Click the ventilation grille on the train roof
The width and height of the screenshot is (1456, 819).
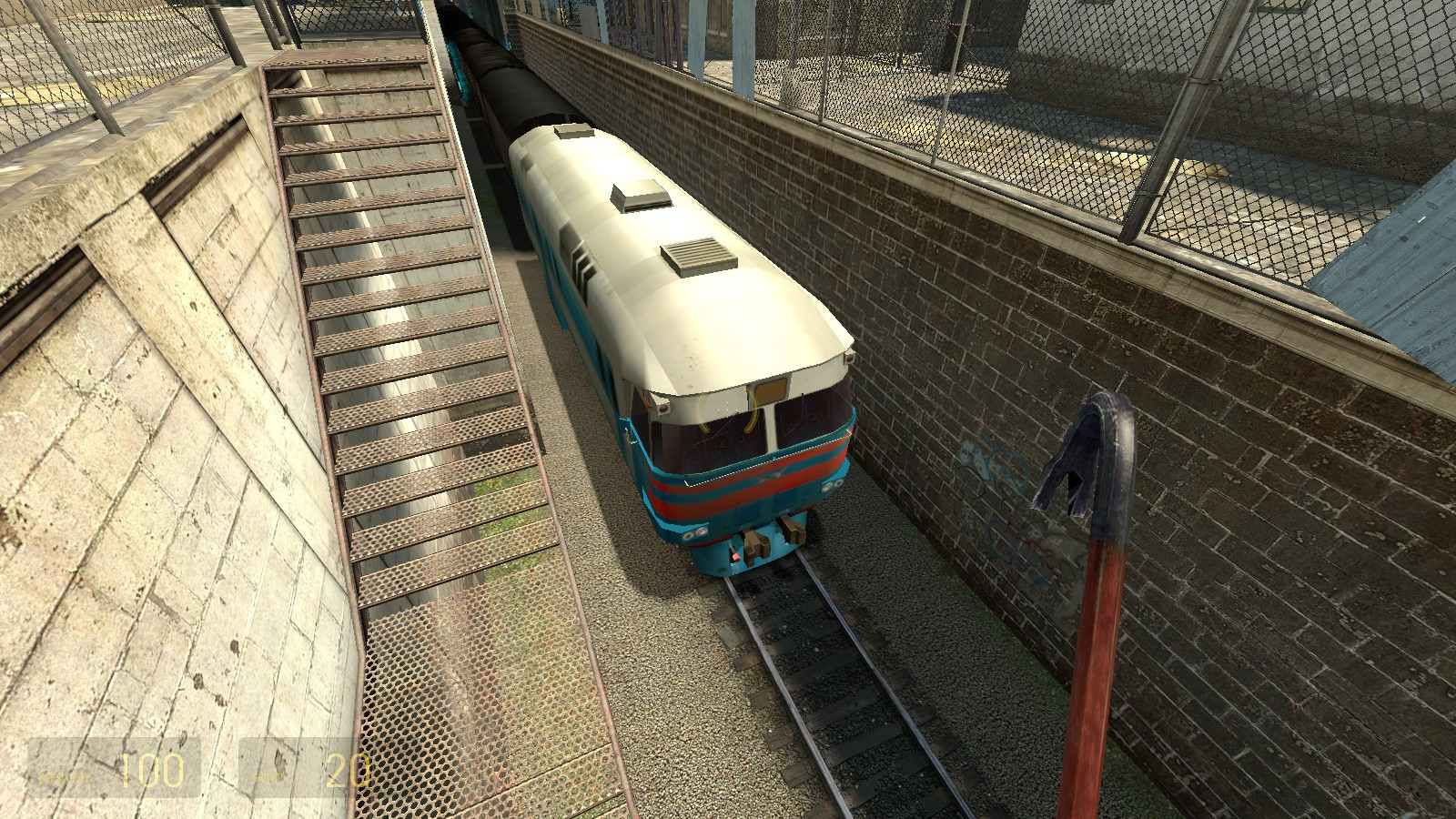pyautogui.click(x=699, y=255)
